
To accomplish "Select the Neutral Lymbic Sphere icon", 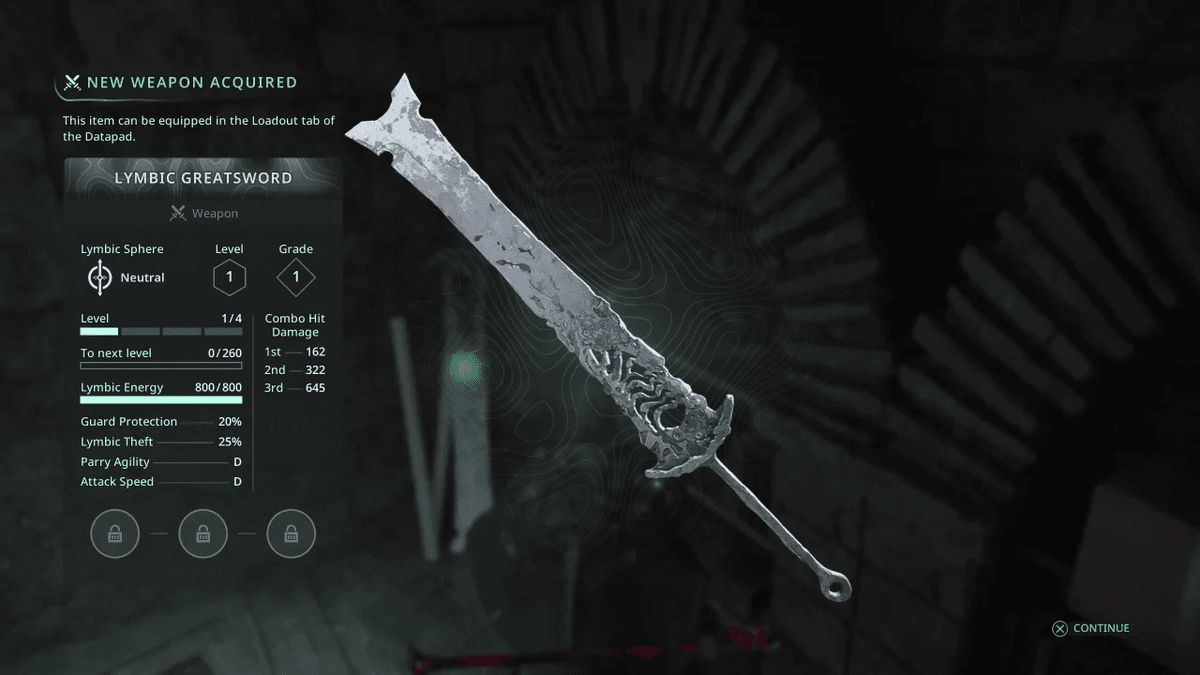I will tap(99, 277).
